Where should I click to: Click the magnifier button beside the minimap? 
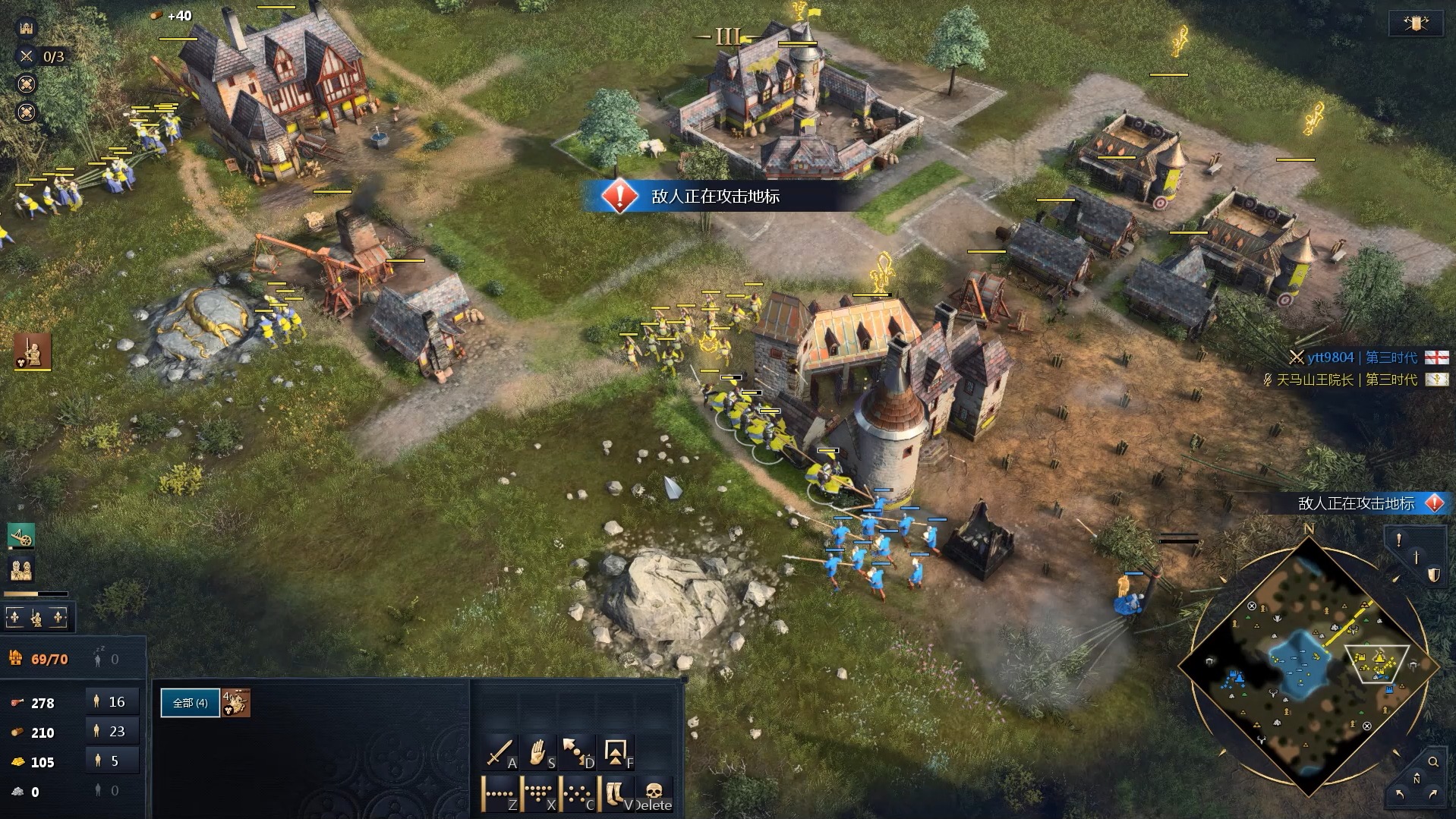(1432, 761)
